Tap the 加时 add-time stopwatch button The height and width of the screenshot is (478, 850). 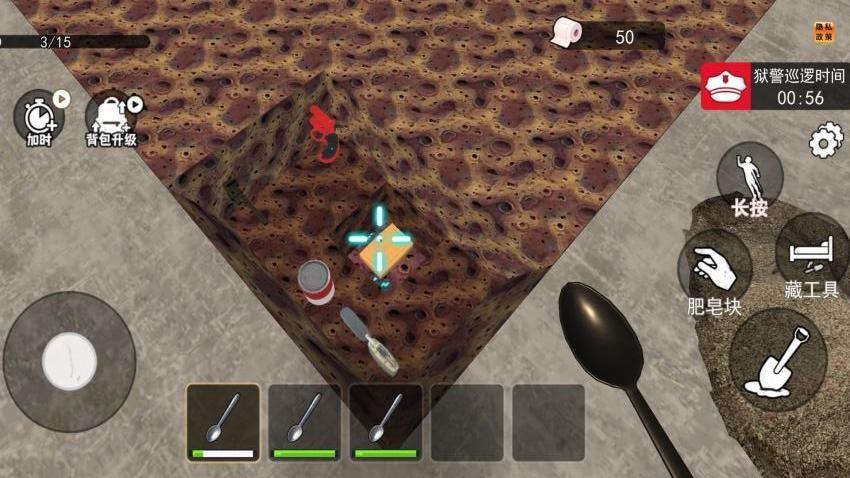(40, 117)
